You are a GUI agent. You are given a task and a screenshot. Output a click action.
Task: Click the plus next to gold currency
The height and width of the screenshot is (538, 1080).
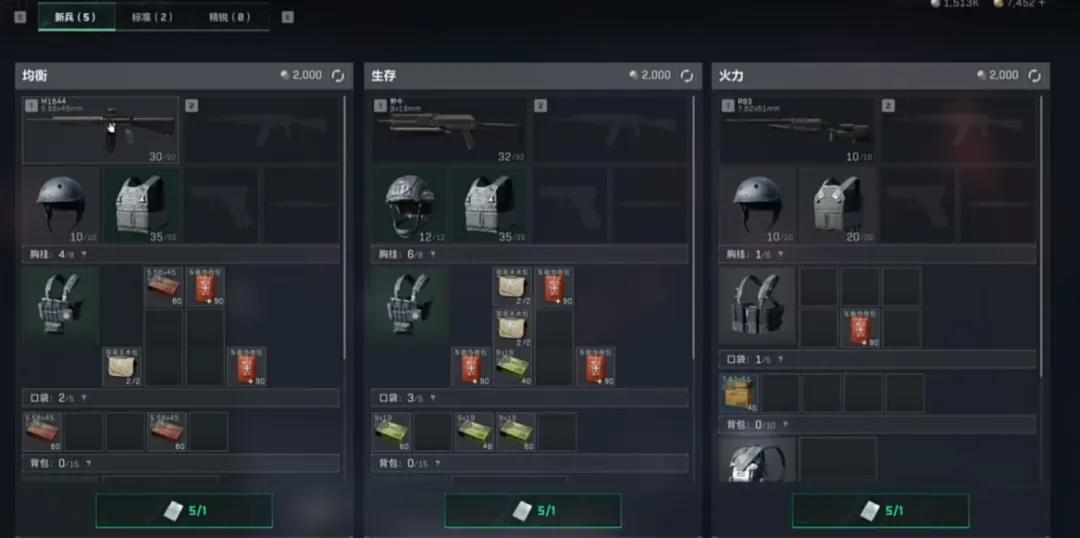[1042, 4]
